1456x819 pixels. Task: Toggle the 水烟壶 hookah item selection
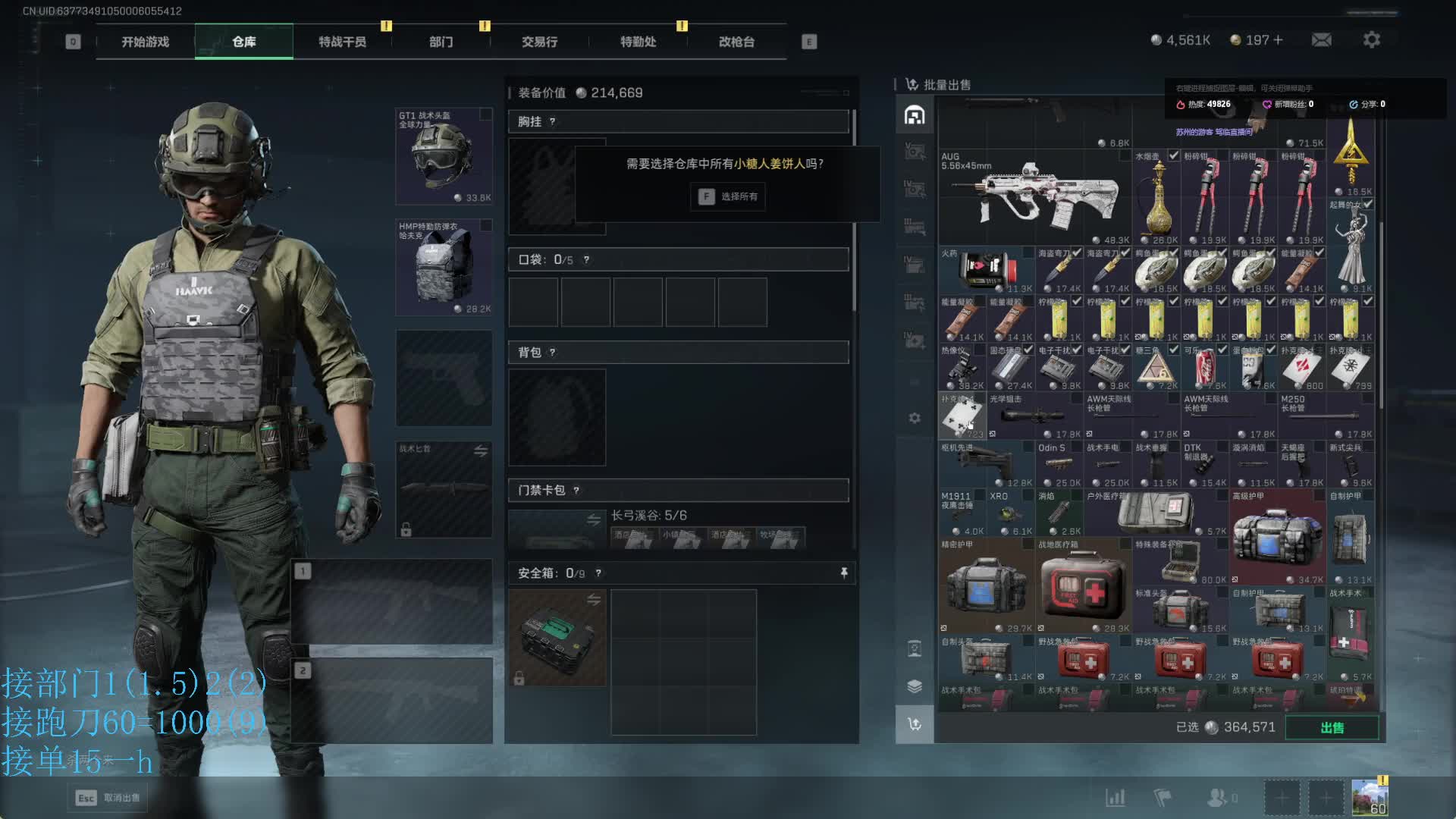[x=1156, y=197]
